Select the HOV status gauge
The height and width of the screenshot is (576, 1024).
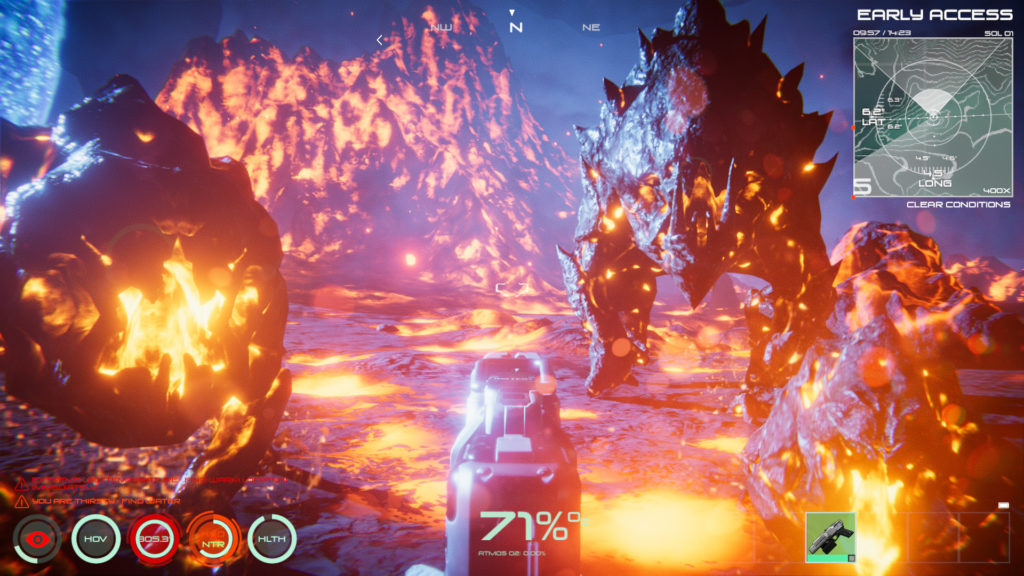(96, 539)
